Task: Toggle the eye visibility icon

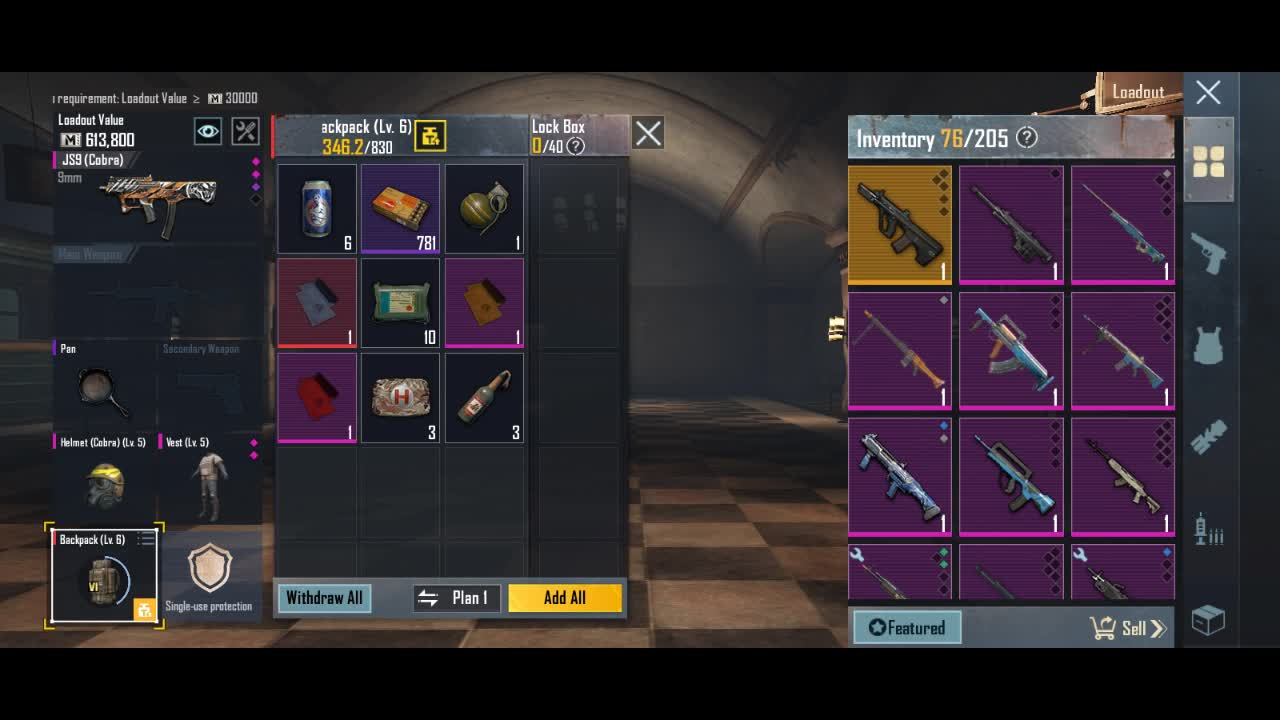Action: [208, 131]
